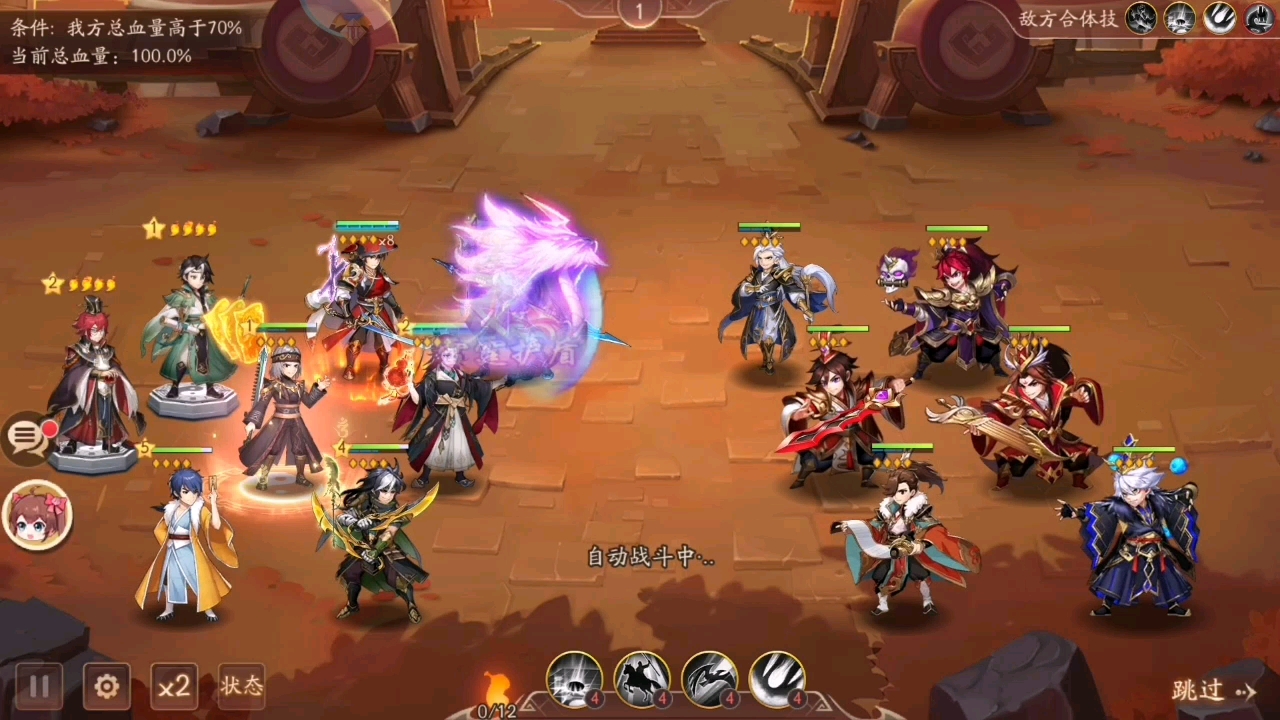This screenshot has width=1280, height=720.
Task: Activate the bottom meteor combo skill
Action: [x=777, y=680]
